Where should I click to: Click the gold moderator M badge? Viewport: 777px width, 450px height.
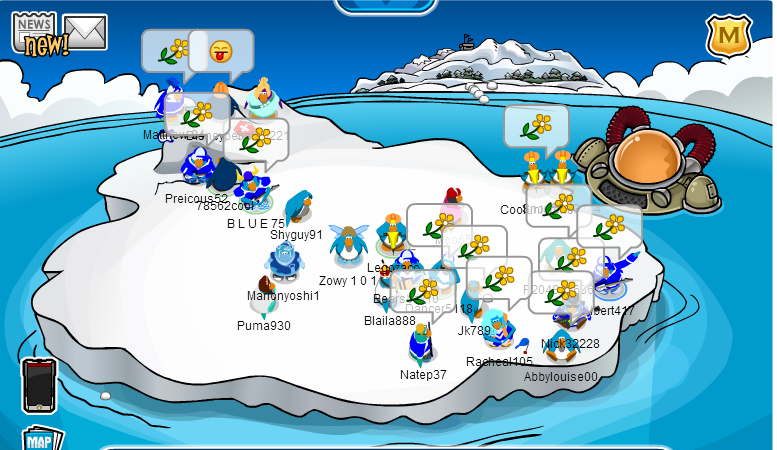click(728, 36)
